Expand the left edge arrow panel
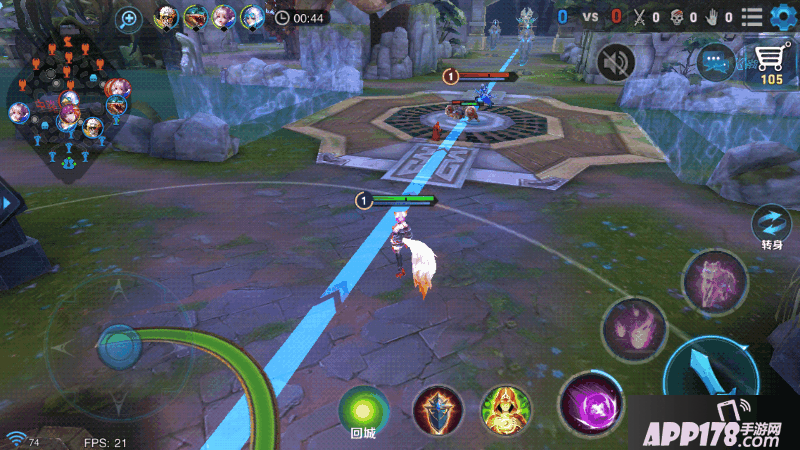The height and width of the screenshot is (450, 800). [x=8, y=203]
